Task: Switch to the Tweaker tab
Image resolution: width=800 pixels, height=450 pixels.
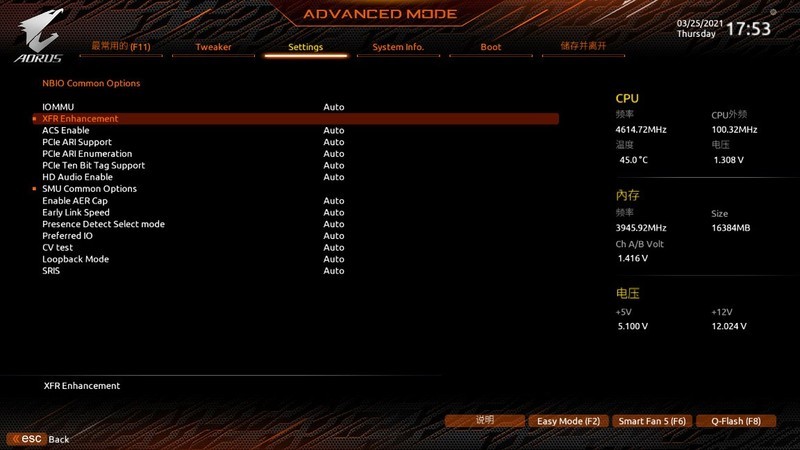Action: point(213,47)
